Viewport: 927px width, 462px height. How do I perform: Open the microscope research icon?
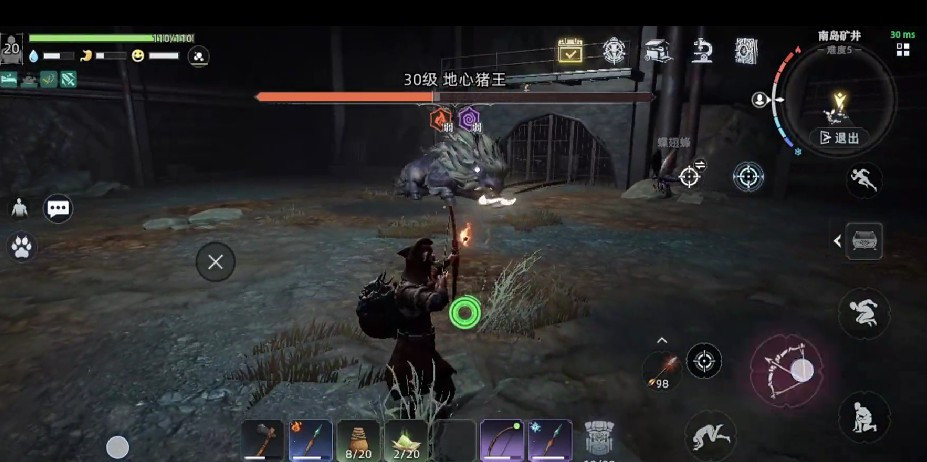point(701,51)
